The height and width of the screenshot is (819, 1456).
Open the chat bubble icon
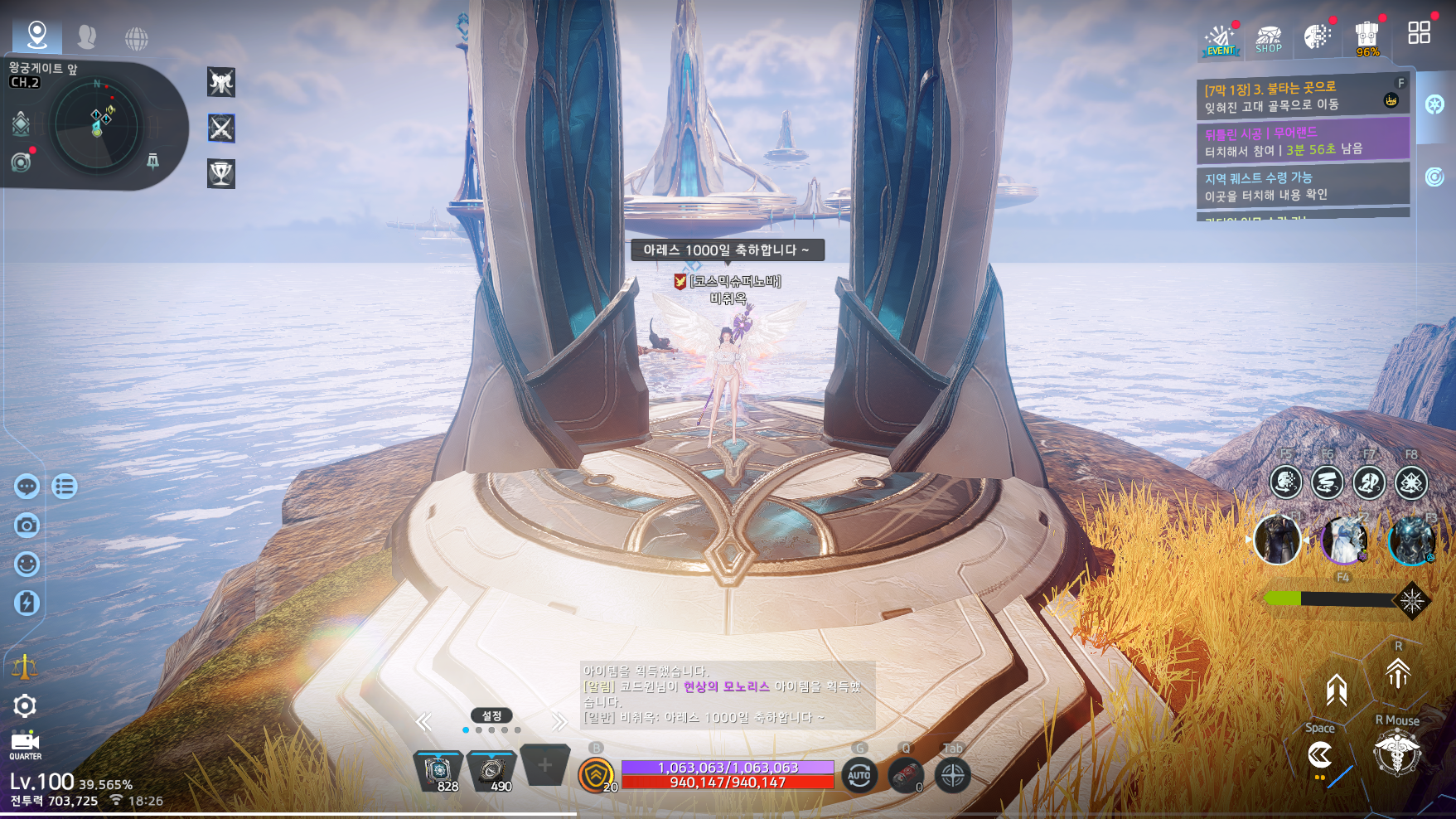click(x=27, y=487)
